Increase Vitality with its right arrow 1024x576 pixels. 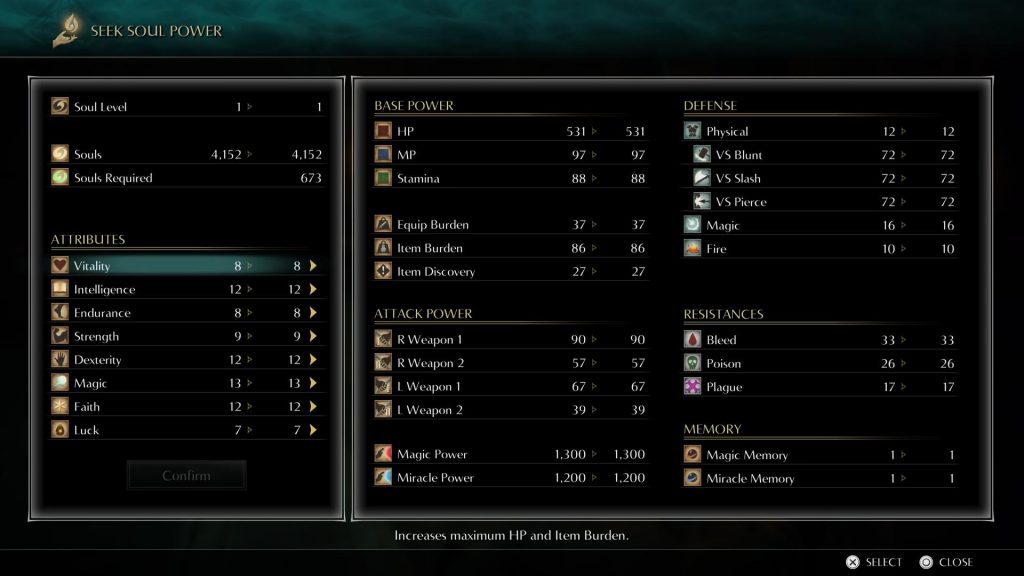coord(313,266)
